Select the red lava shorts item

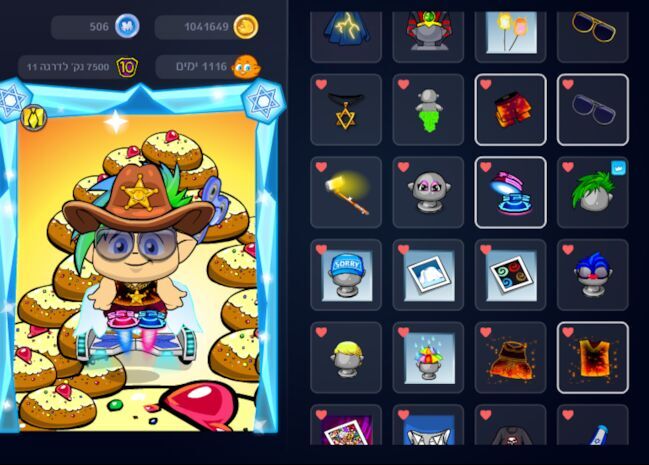point(510,110)
